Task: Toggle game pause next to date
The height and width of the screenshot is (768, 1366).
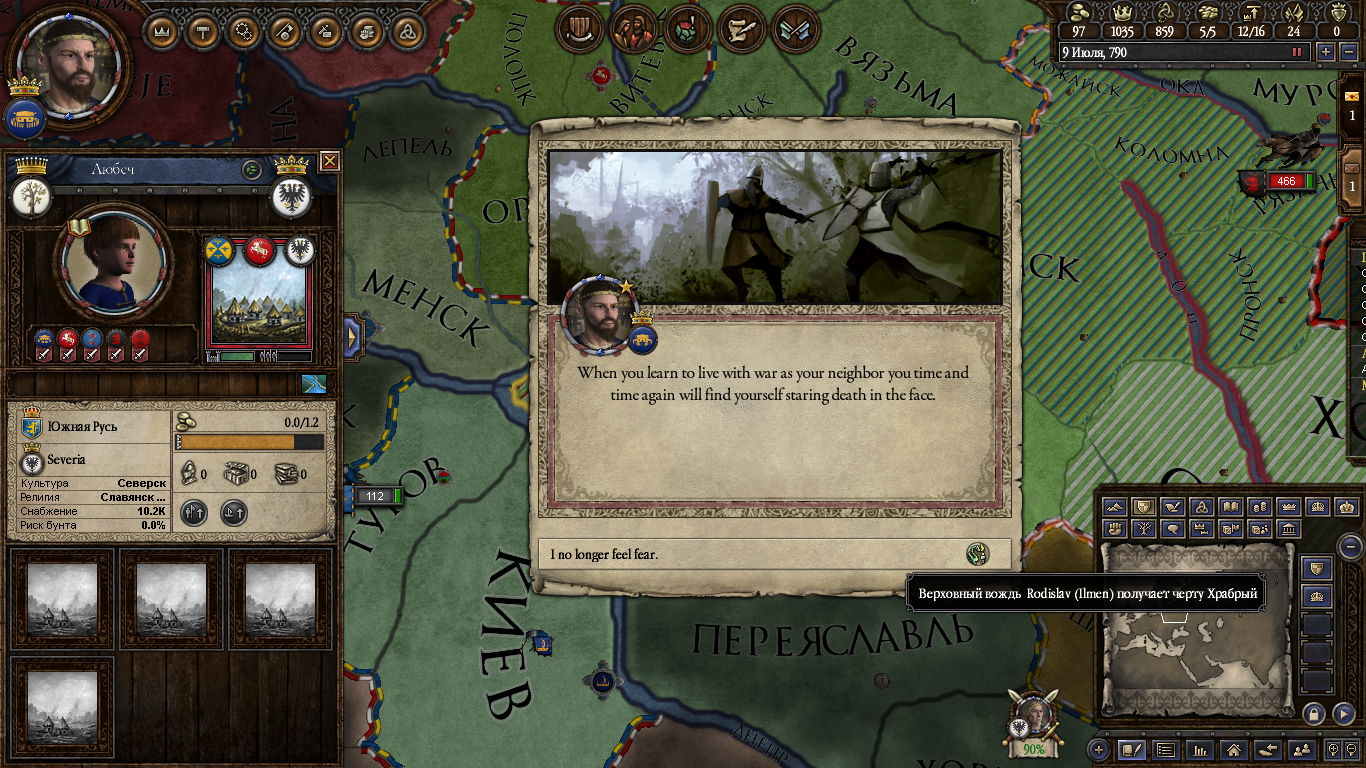Action: (x=1298, y=52)
